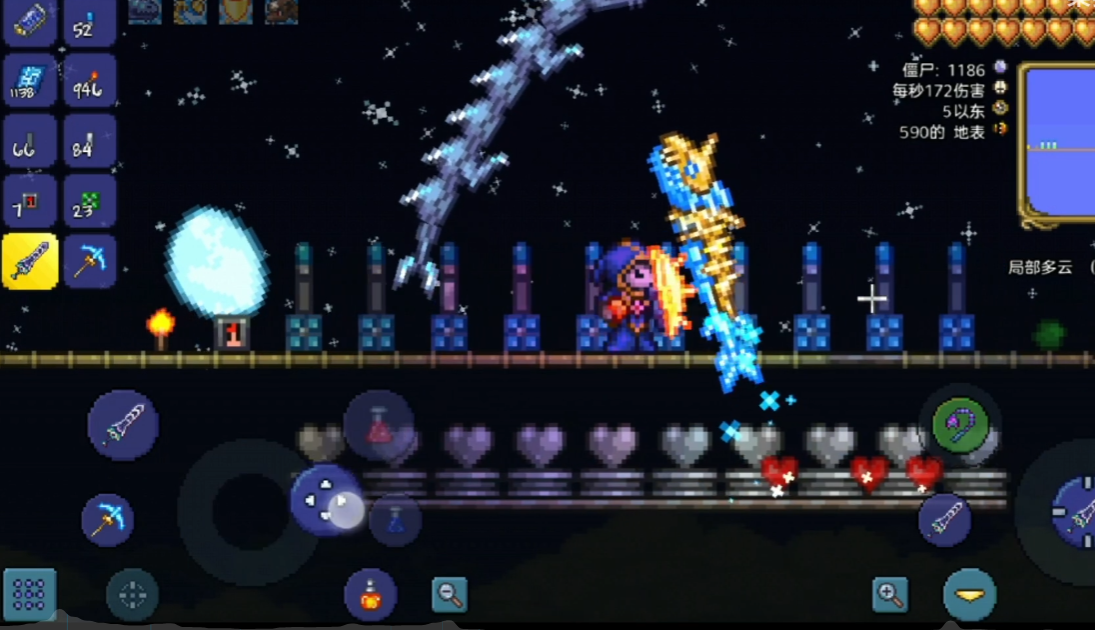This screenshot has width=1095, height=630.
Task: Tap the round pickaxe quick-use button
Action: (108, 520)
